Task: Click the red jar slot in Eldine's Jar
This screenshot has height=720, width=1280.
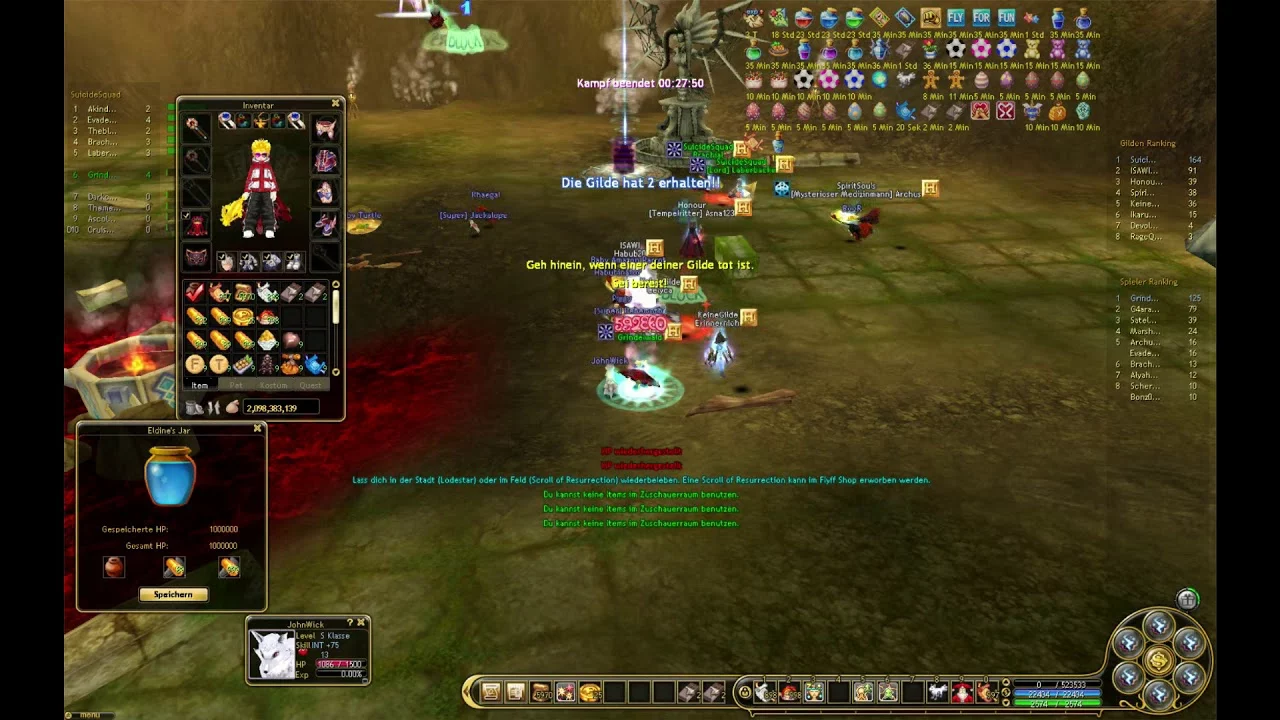Action: pyautogui.click(x=114, y=568)
